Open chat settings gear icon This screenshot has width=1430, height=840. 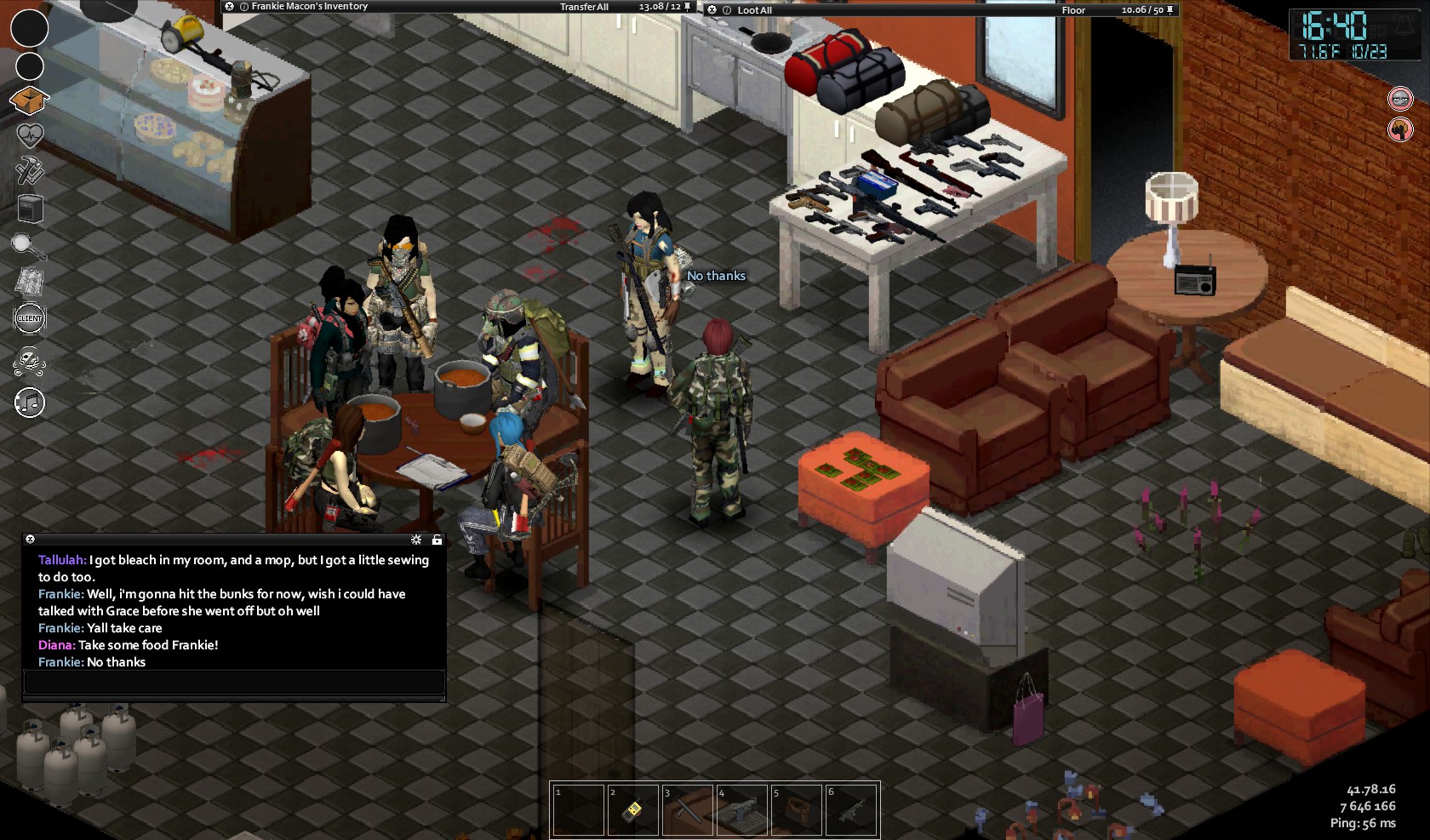(x=416, y=540)
